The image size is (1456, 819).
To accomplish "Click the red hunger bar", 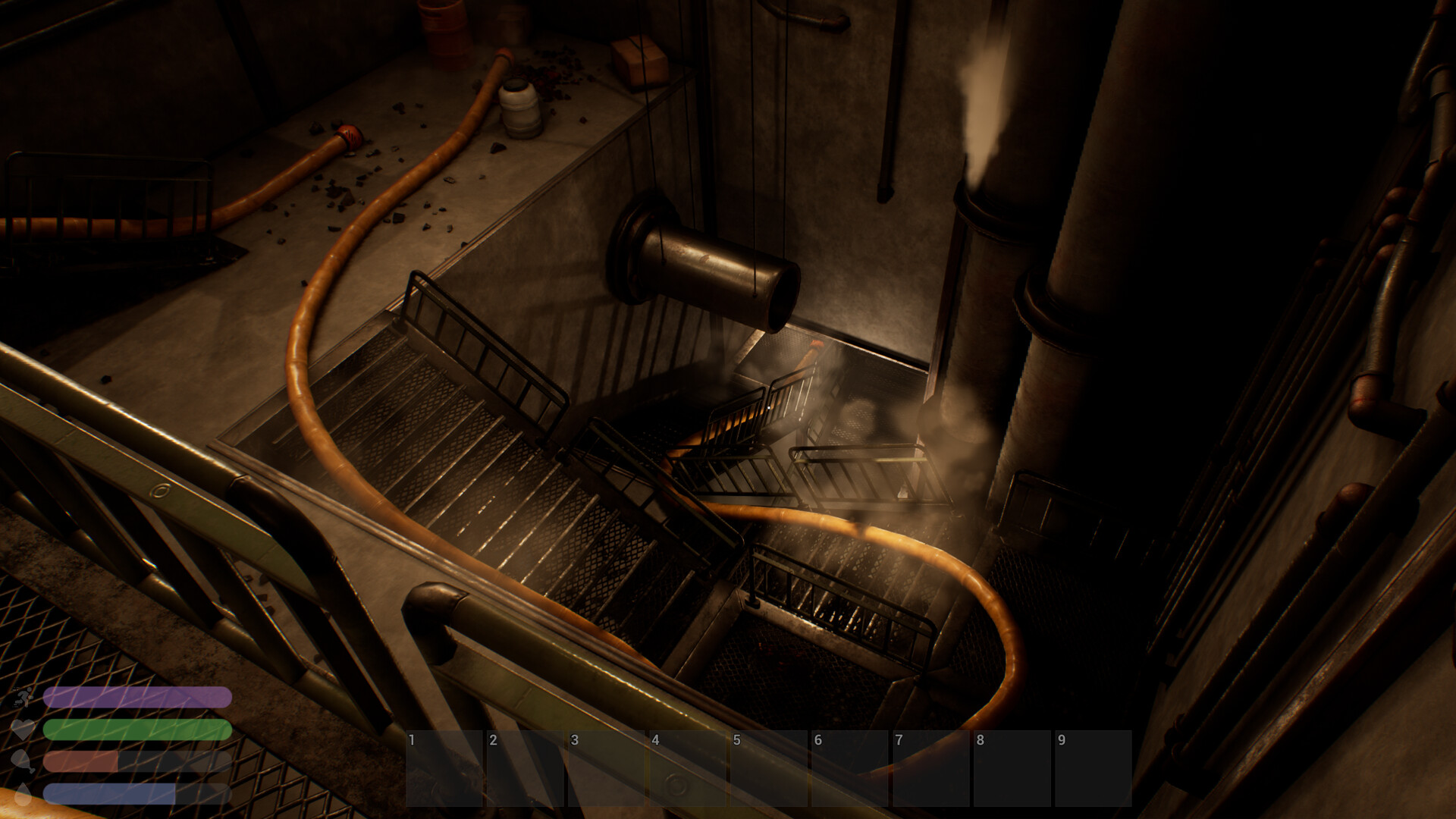I will (80, 761).
